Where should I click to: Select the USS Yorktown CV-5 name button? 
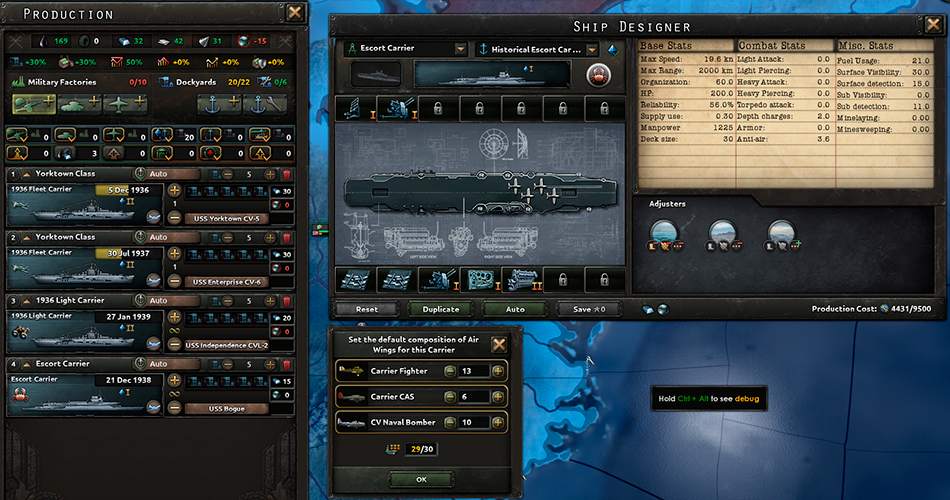tap(227, 218)
